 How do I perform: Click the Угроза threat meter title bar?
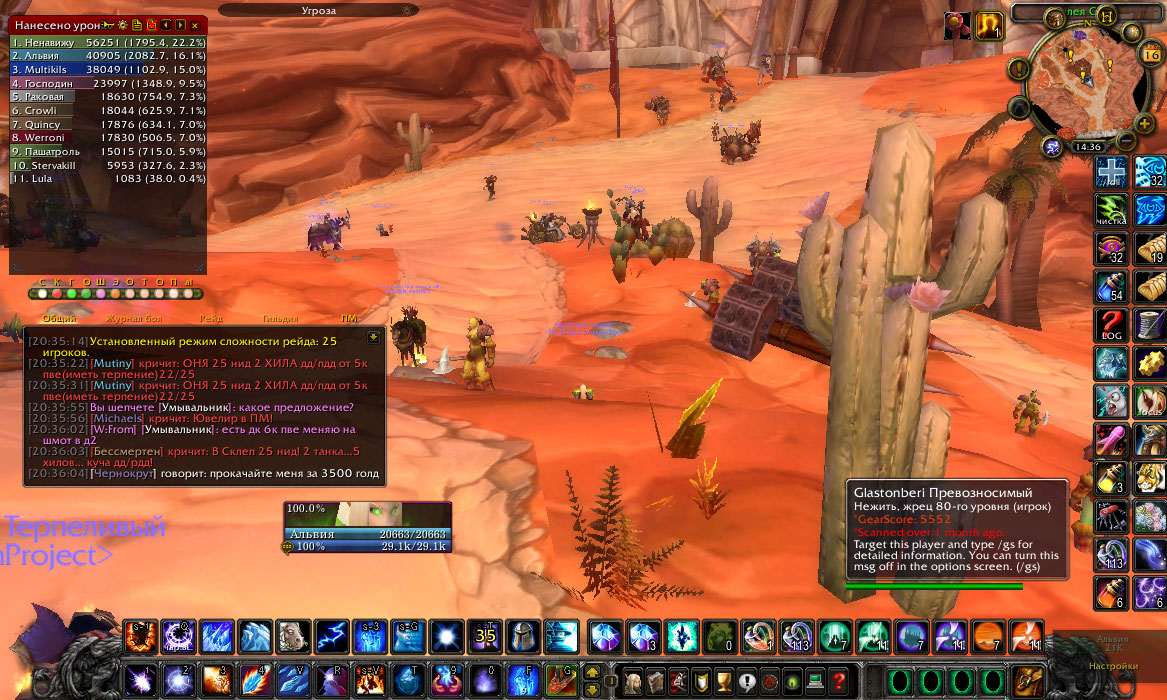point(318,10)
